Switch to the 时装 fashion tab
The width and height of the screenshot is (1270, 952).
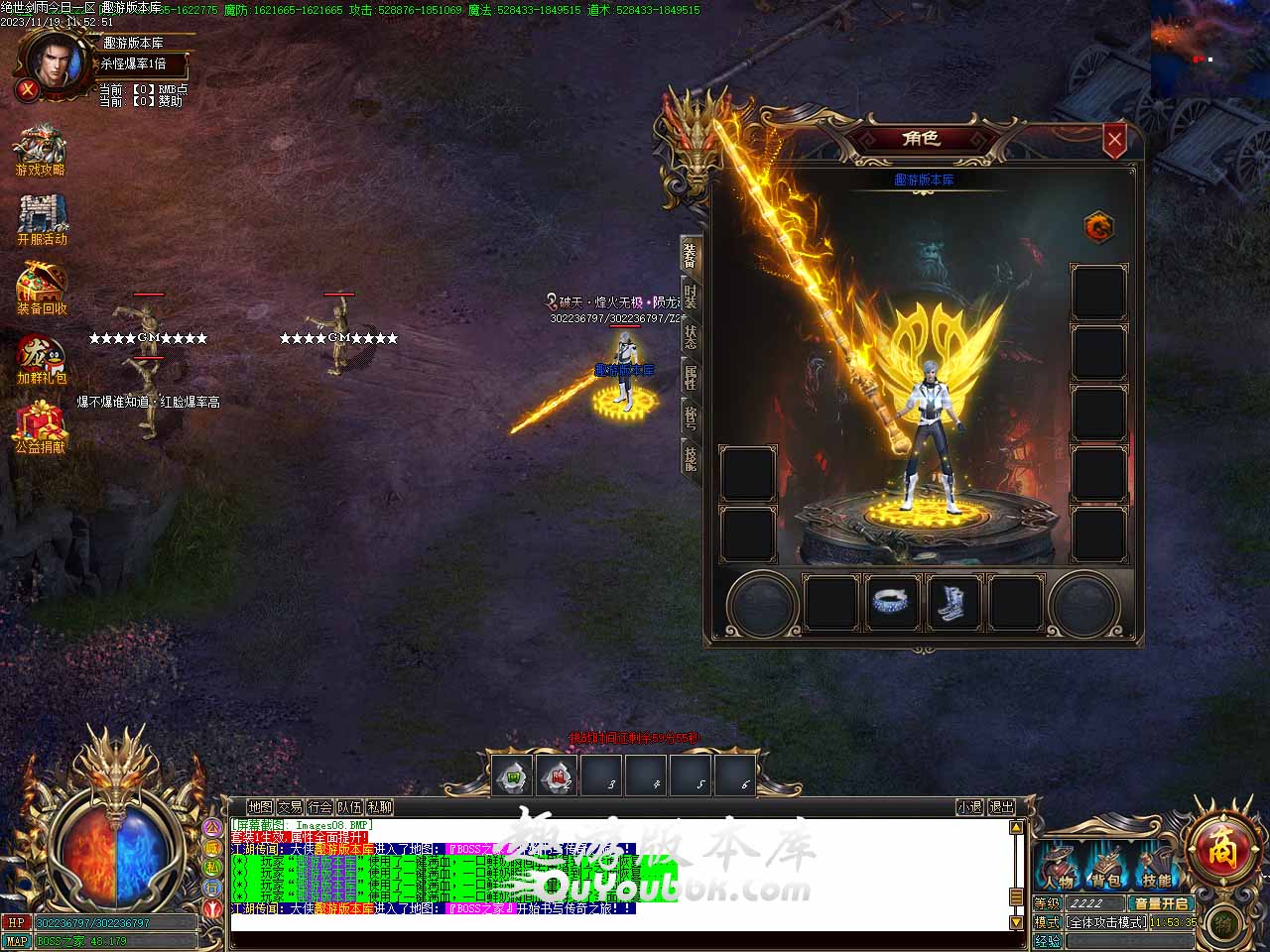(x=691, y=296)
